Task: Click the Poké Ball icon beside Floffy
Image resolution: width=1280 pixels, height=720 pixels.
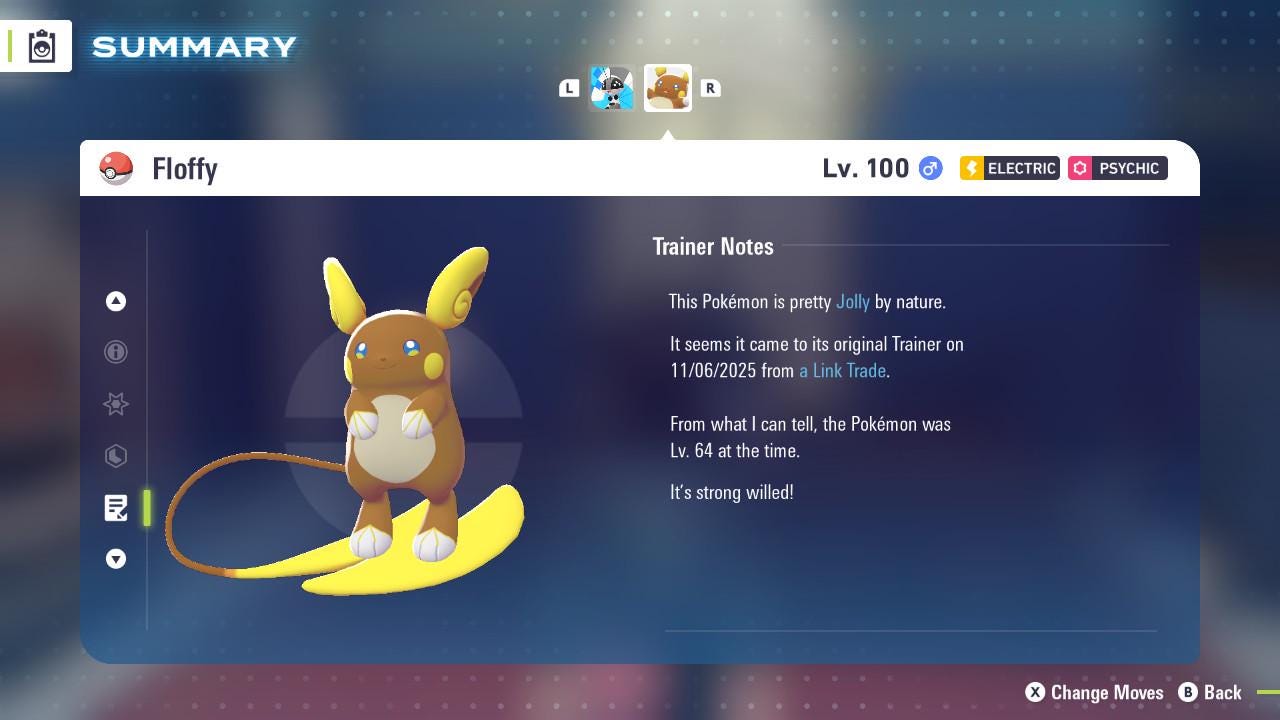Action: 116,168
